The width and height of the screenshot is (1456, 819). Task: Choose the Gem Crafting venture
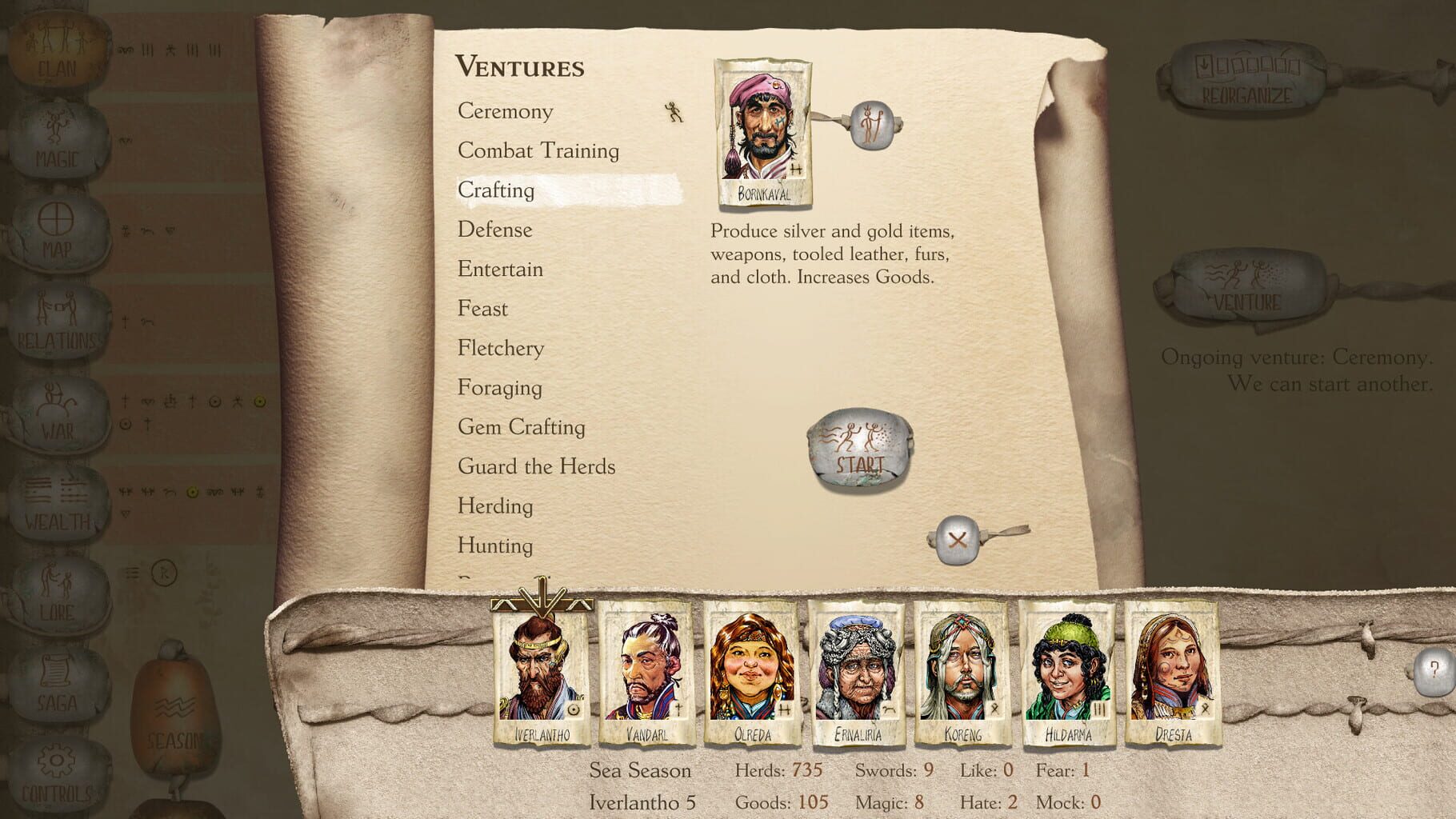(521, 427)
